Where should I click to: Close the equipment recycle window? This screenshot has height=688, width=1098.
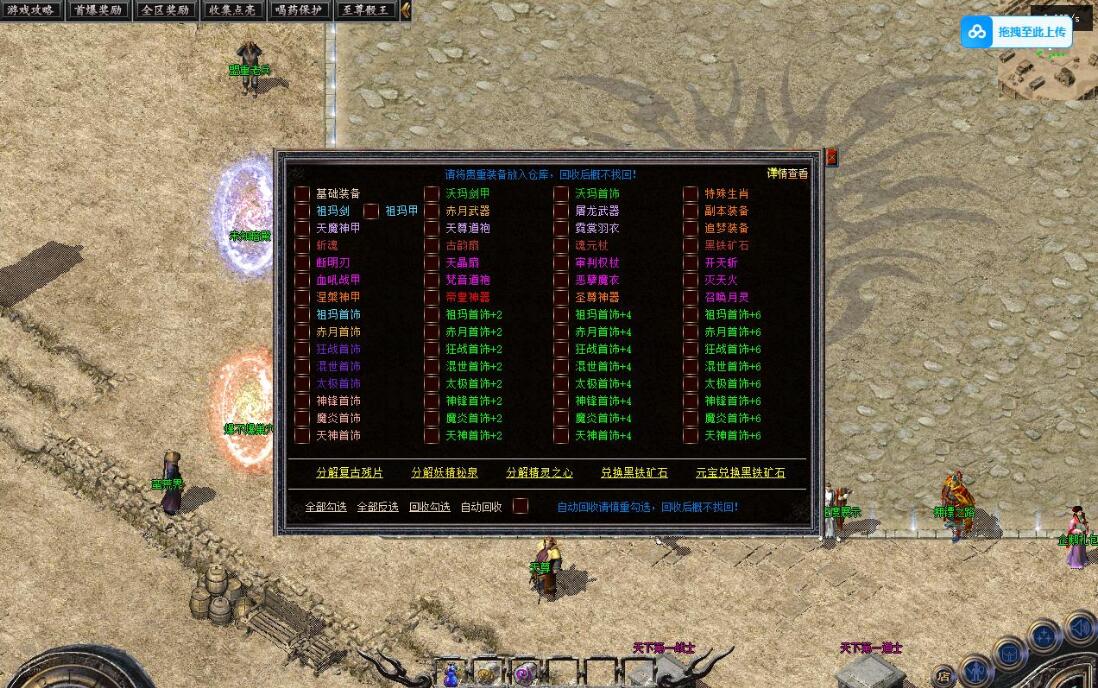[x=831, y=157]
